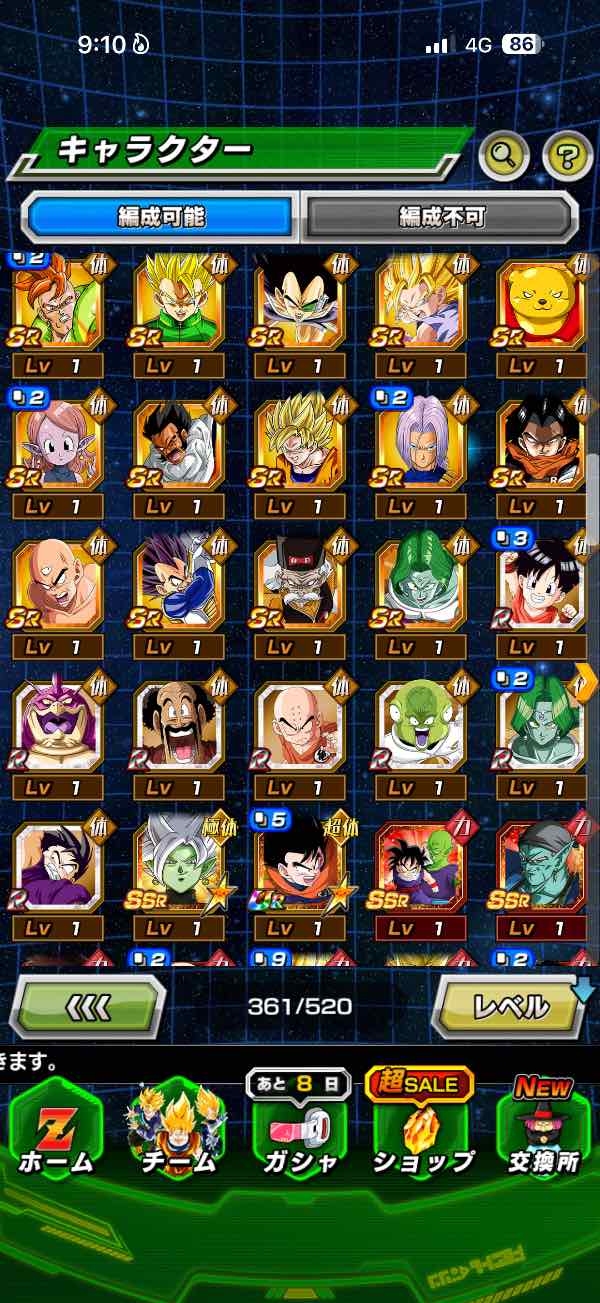Open the チーム menu
The image size is (600, 1303).
point(178,1133)
